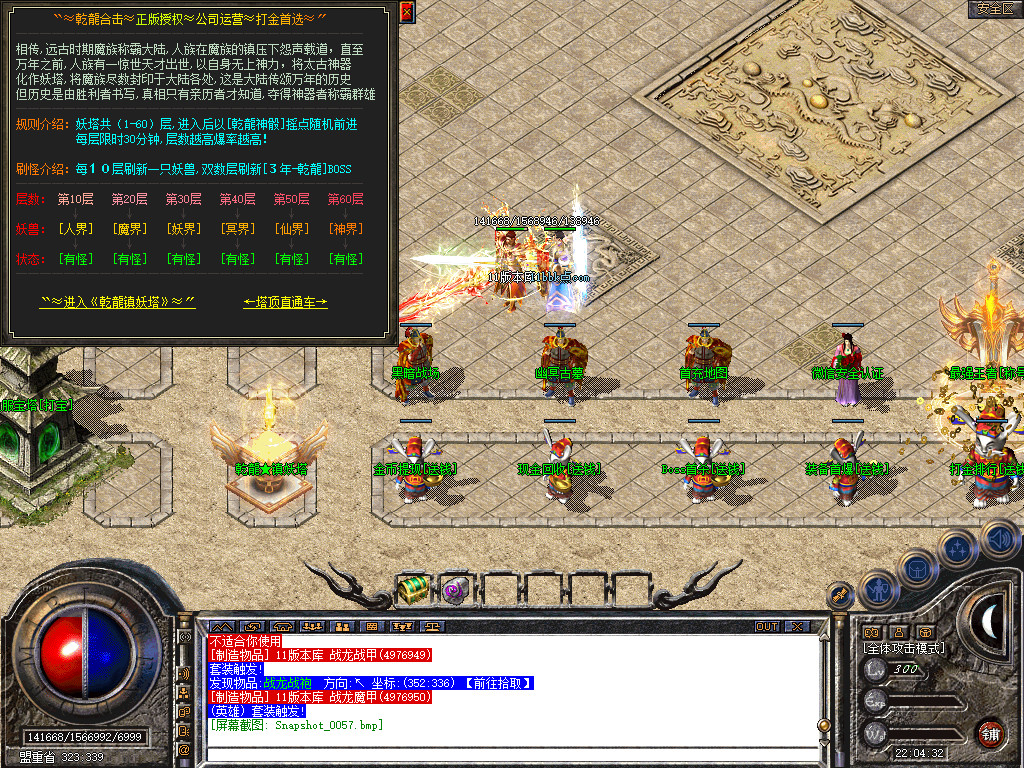
Task: Click the OUT button on chat bar
Action: (767, 627)
